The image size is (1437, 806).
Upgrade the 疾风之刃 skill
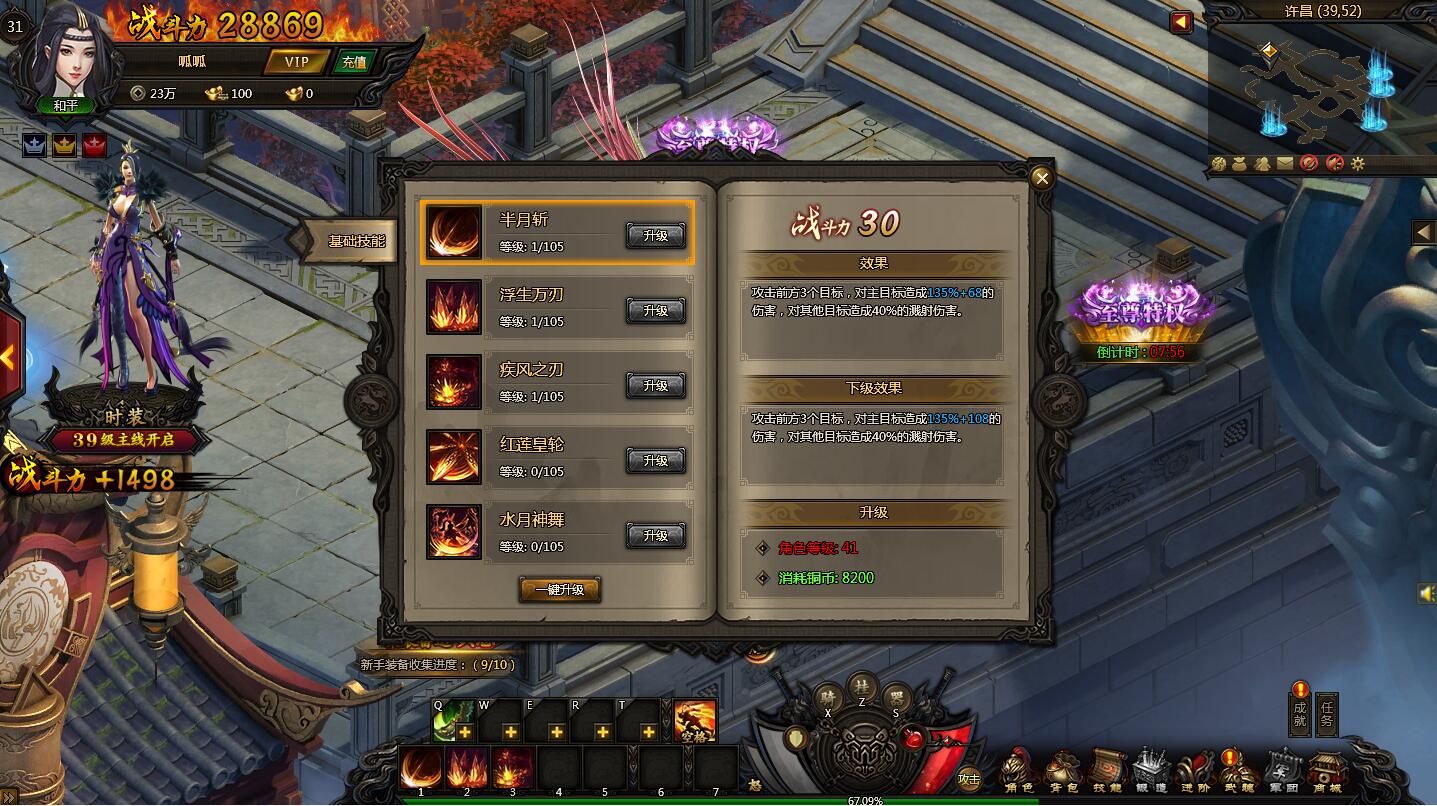coord(655,386)
